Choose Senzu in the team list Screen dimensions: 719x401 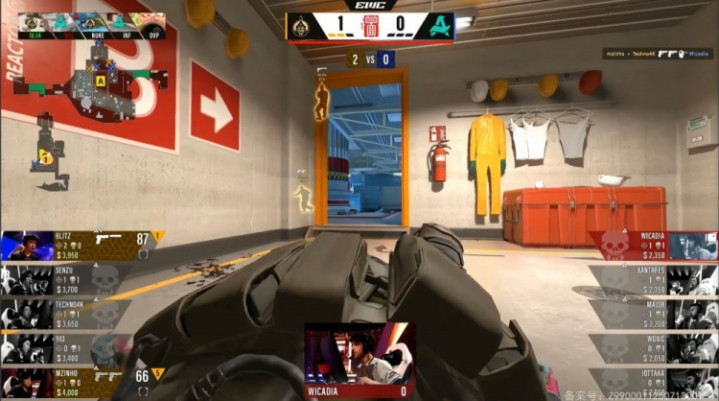(65, 278)
